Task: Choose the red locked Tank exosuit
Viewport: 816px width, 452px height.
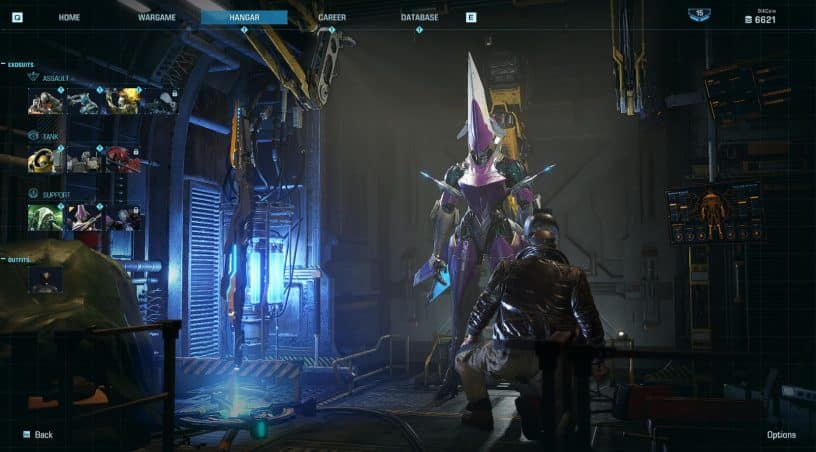Action: [x=123, y=159]
